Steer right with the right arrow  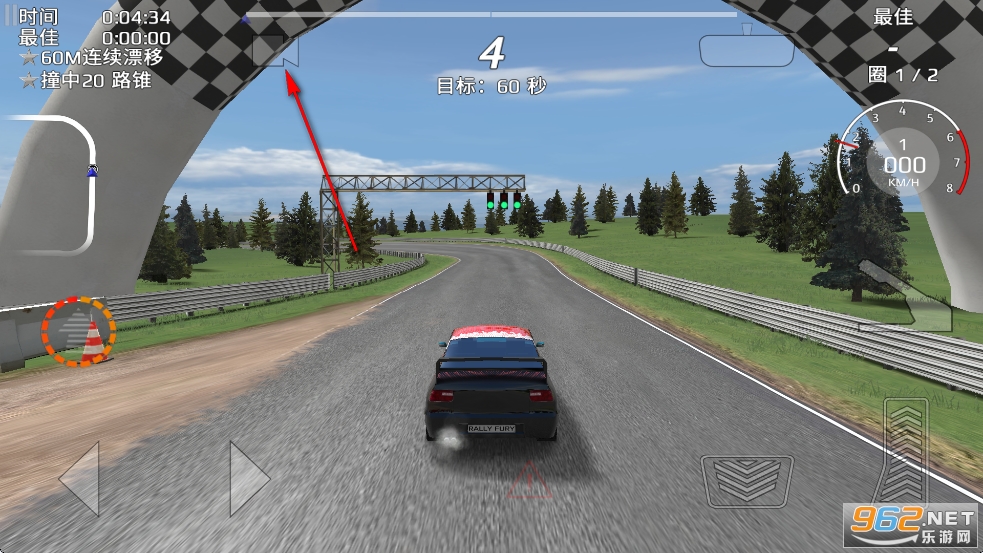(248, 478)
